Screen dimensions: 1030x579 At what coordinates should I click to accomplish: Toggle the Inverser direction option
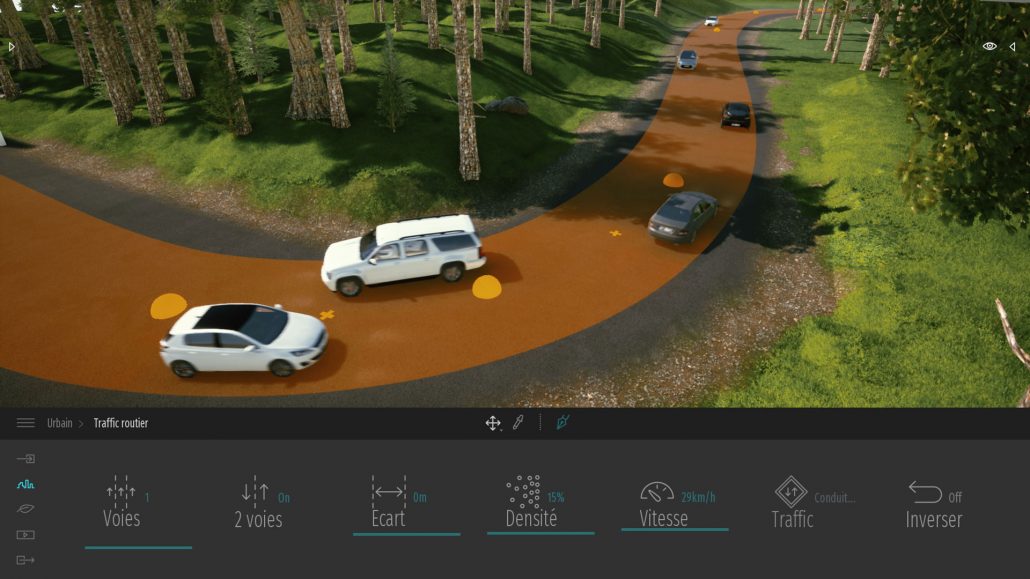point(933,504)
